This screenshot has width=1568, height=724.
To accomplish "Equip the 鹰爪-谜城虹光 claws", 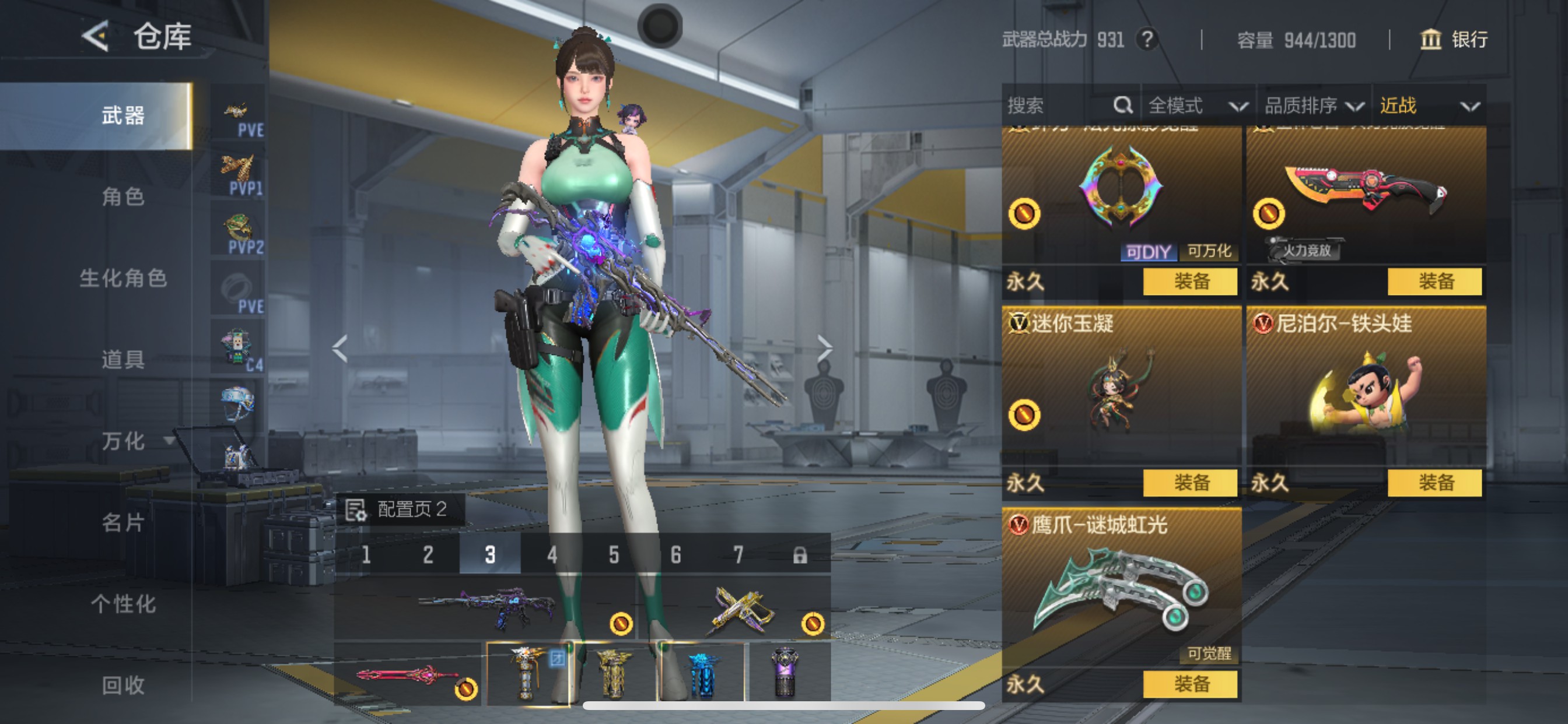I will tap(1190, 684).
